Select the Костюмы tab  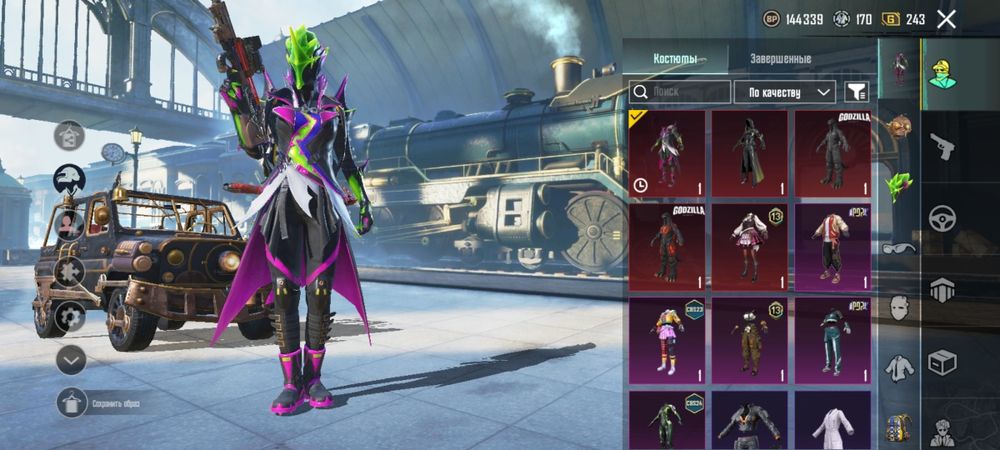(x=675, y=59)
